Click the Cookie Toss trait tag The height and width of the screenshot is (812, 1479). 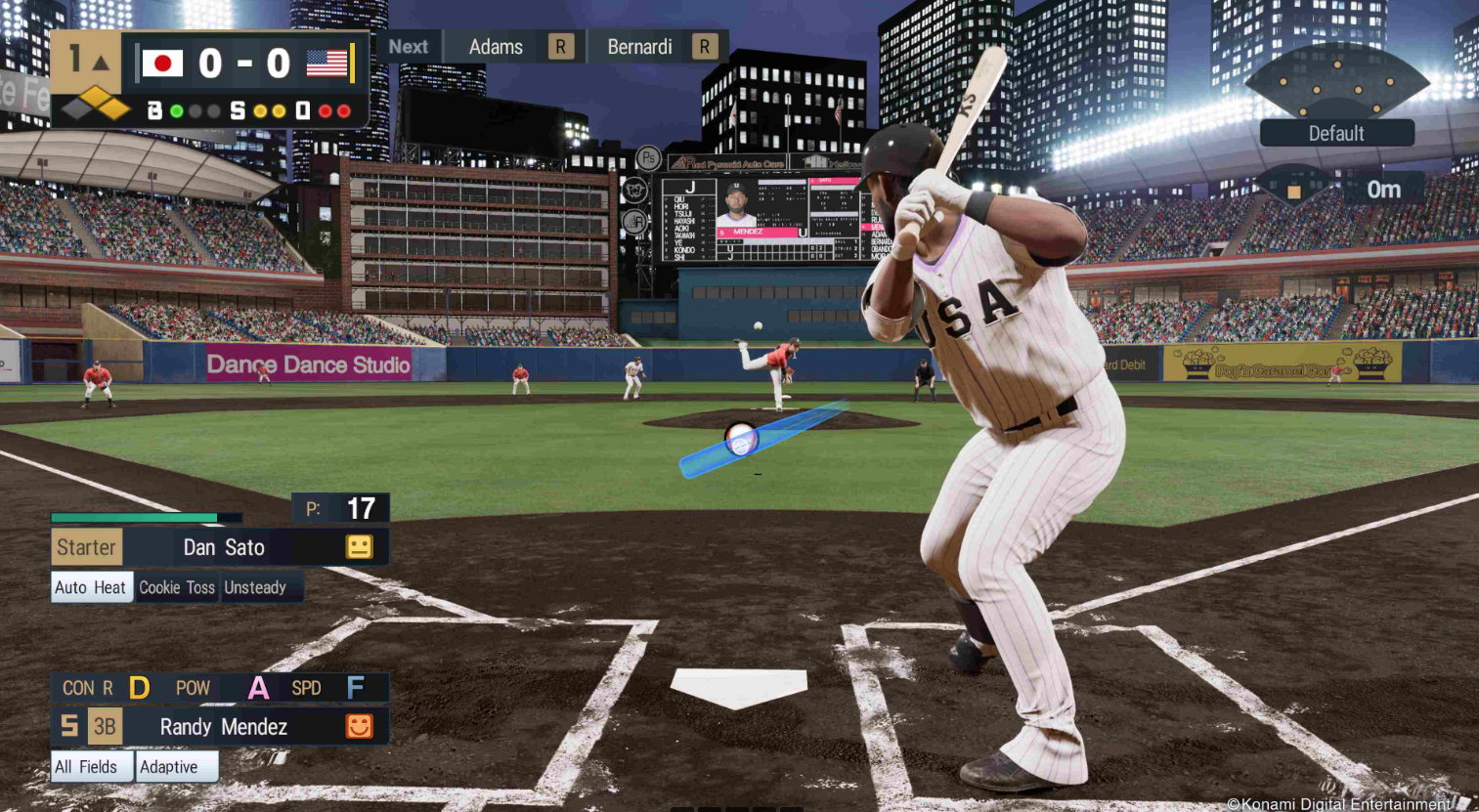[x=177, y=587]
